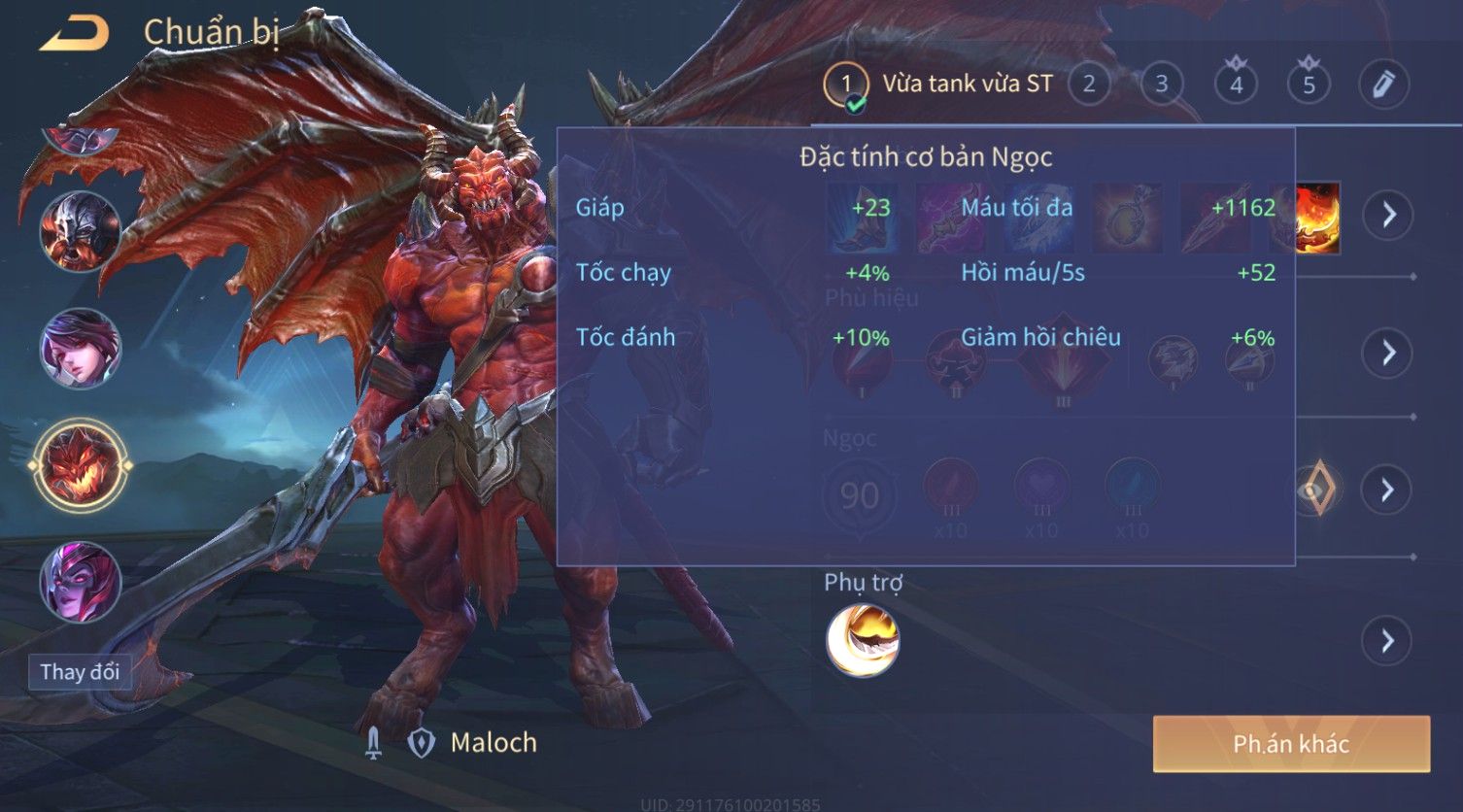Screen dimensions: 1463x812
Task: Open the Ngọc section arrow
Action: (1387, 489)
